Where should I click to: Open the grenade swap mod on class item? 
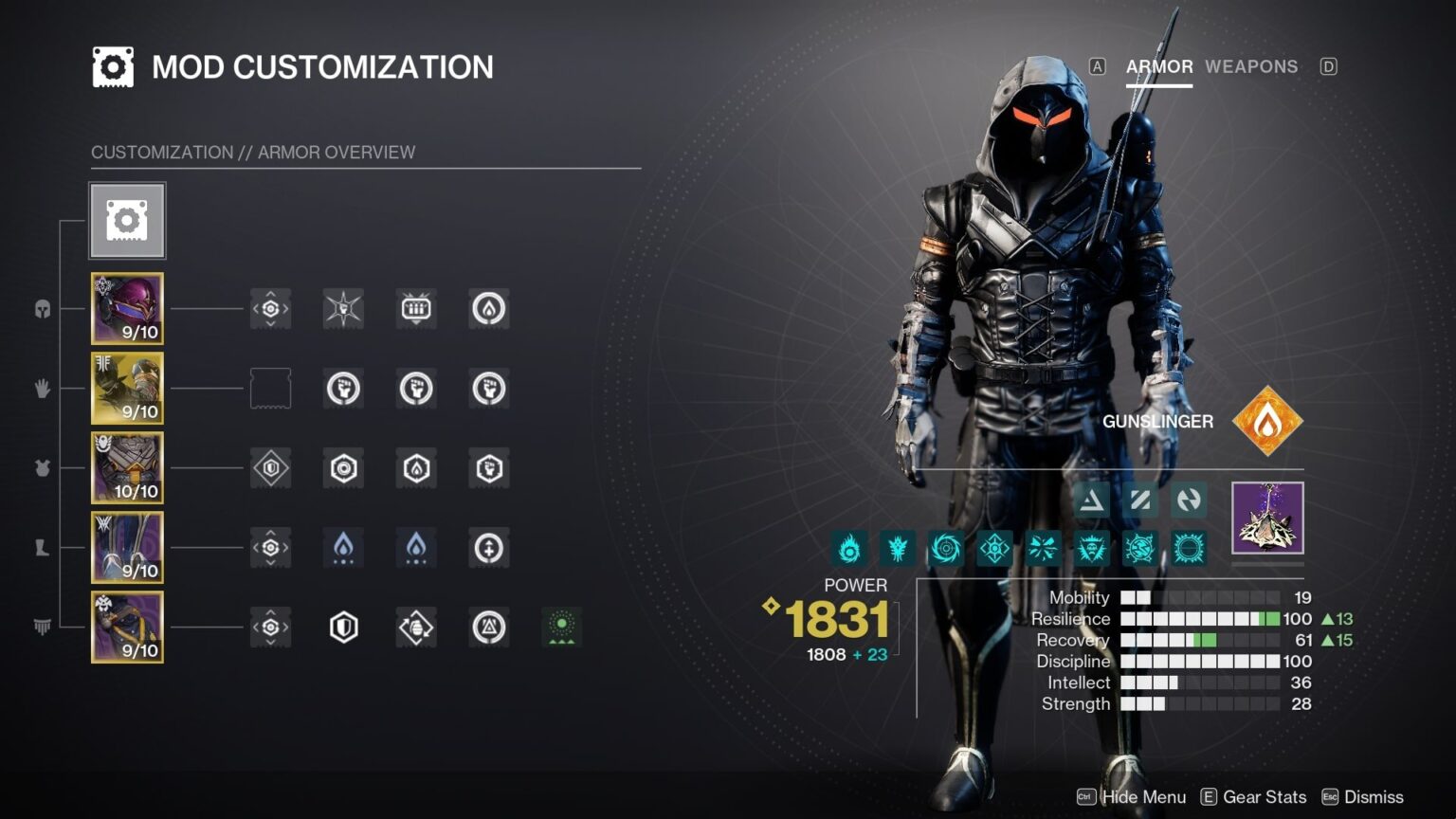416,627
